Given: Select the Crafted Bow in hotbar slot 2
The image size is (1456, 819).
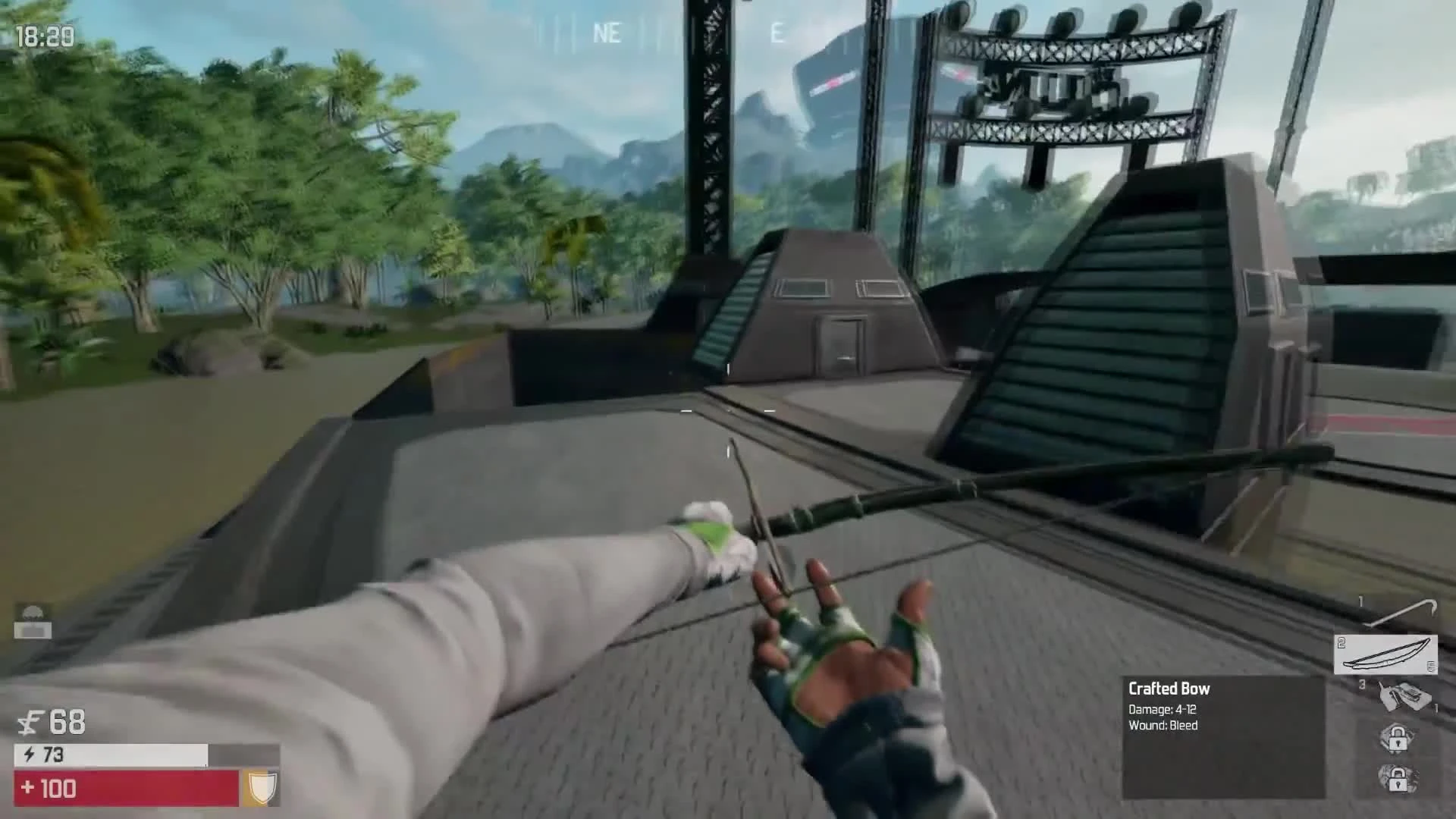Looking at the screenshot, I should (x=1386, y=654).
